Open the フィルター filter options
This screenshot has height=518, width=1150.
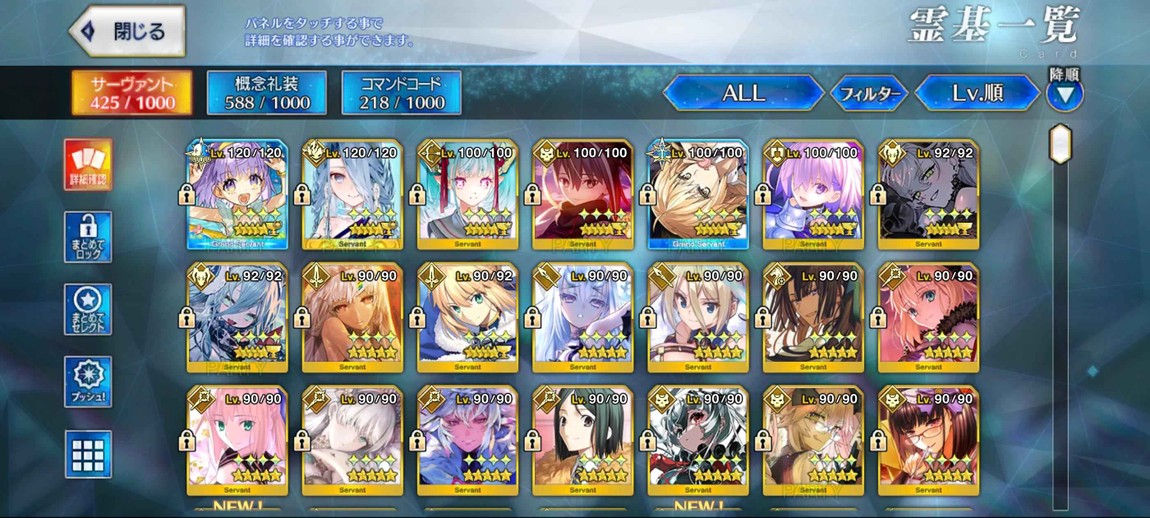[868, 94]
